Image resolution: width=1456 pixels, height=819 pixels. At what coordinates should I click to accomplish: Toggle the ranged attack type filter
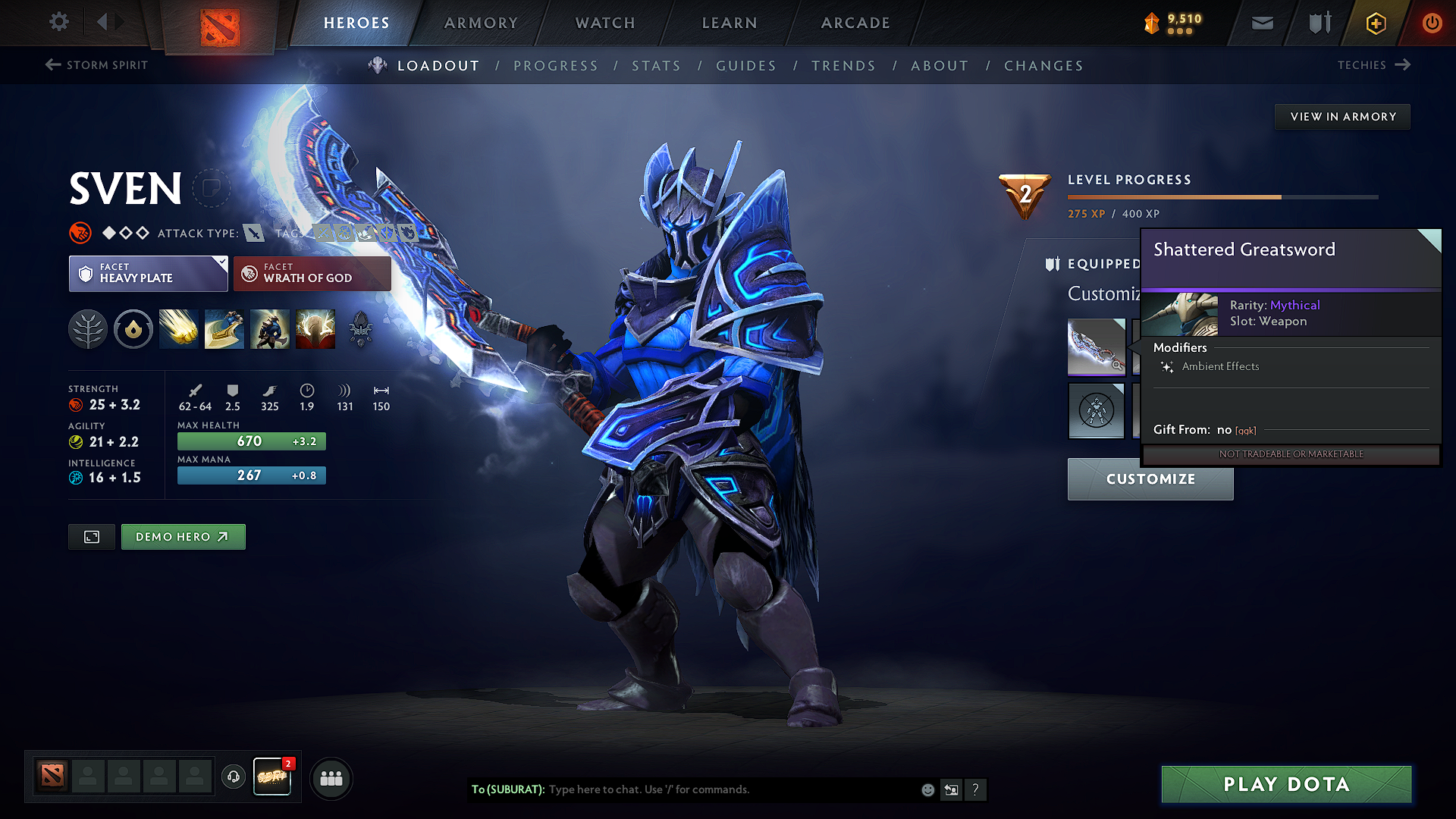(x=253, y=233)
